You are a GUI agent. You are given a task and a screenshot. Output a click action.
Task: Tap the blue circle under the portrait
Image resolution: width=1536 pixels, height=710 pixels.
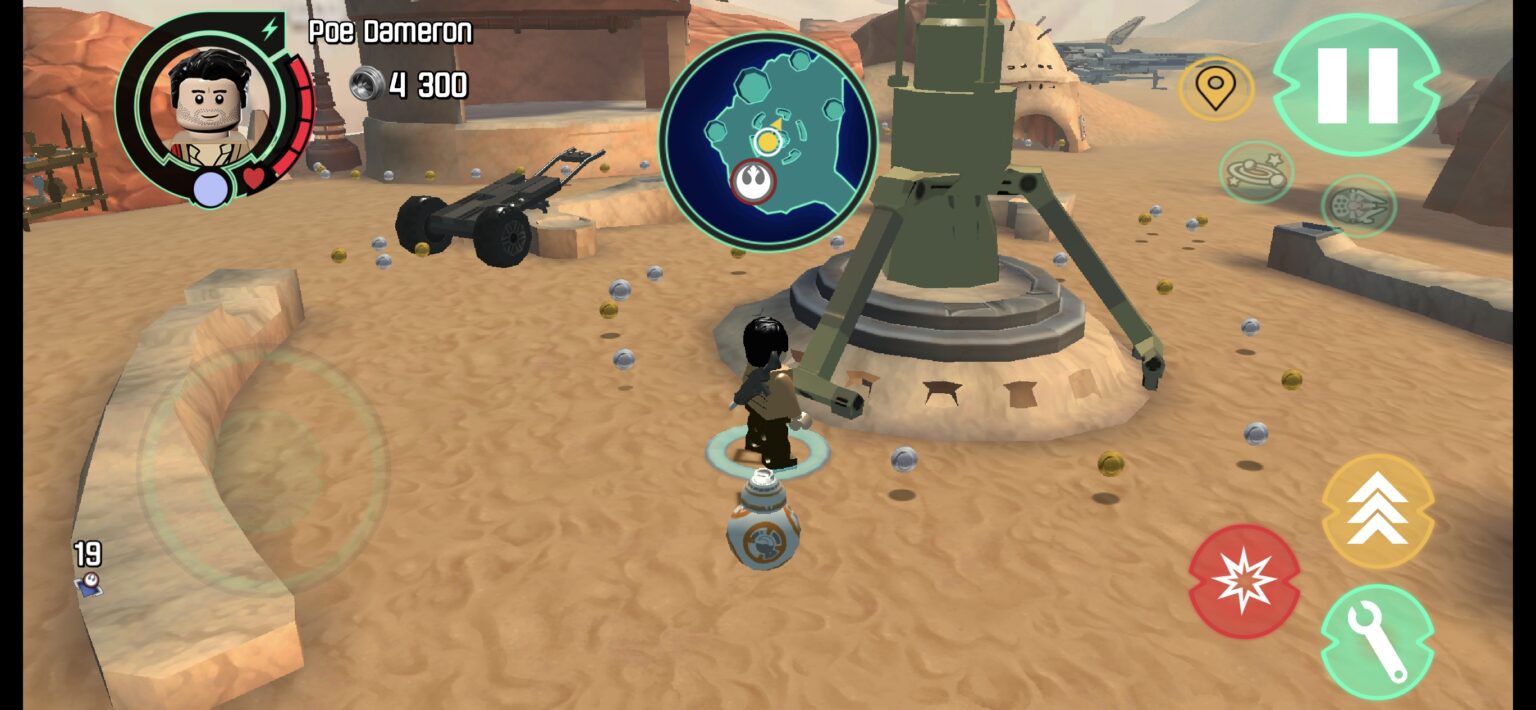(211, 189)
